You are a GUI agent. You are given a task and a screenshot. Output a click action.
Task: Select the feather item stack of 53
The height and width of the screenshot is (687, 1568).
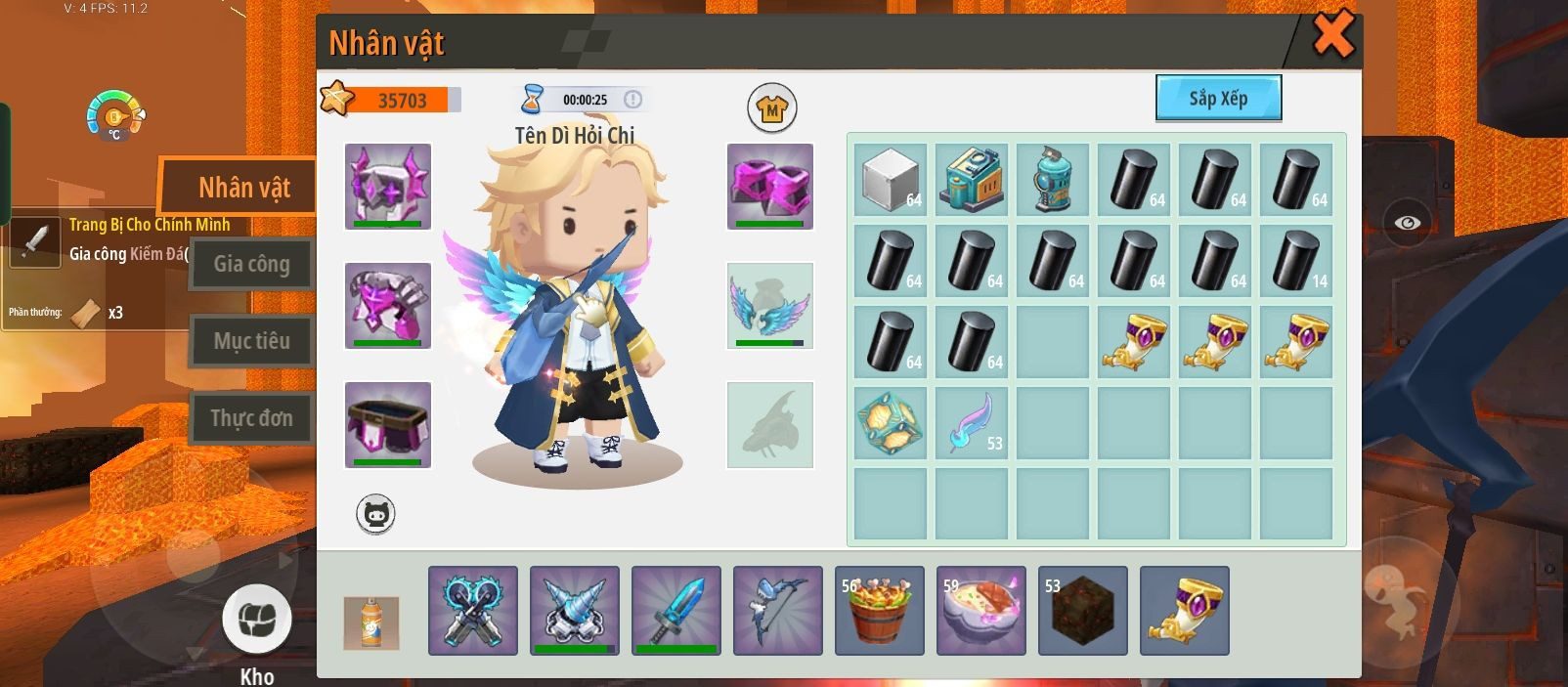click(x=972, y=423)
